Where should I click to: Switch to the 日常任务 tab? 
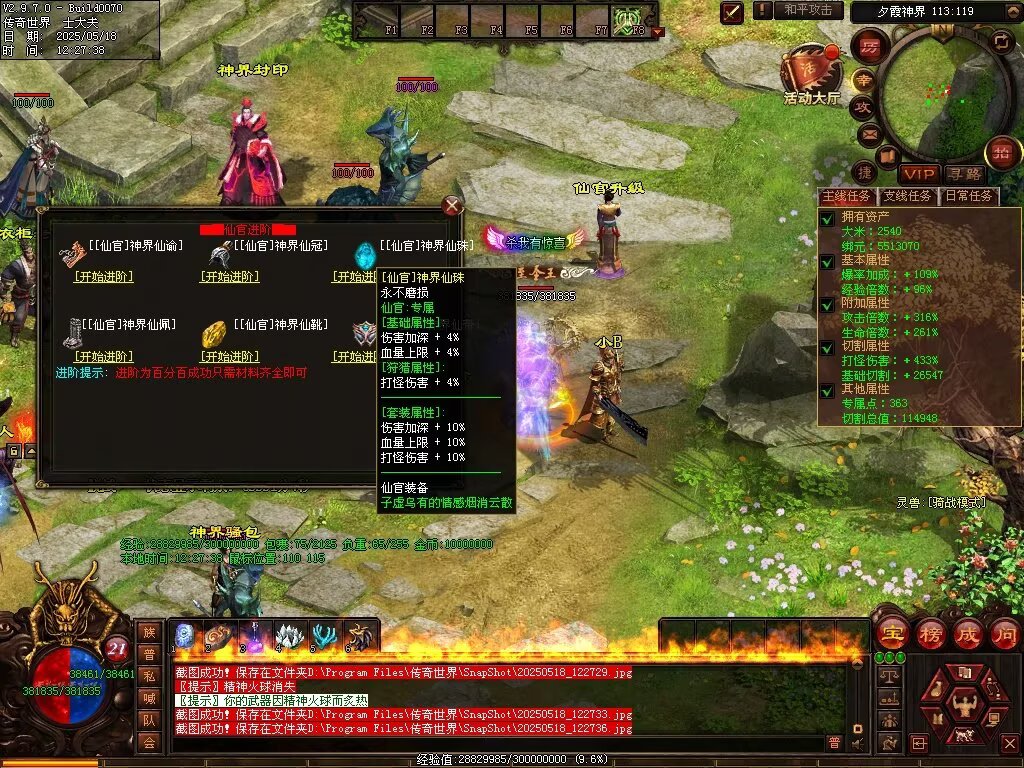coord(970,196)
